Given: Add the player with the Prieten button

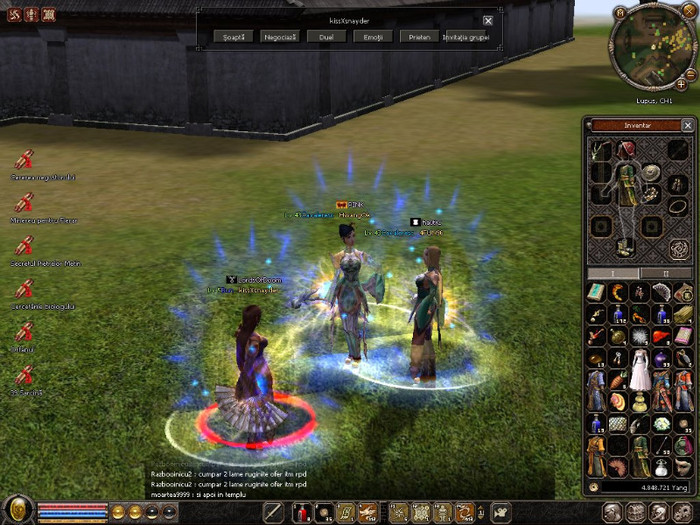Looking at the screenshot, I should coord(420,36).
